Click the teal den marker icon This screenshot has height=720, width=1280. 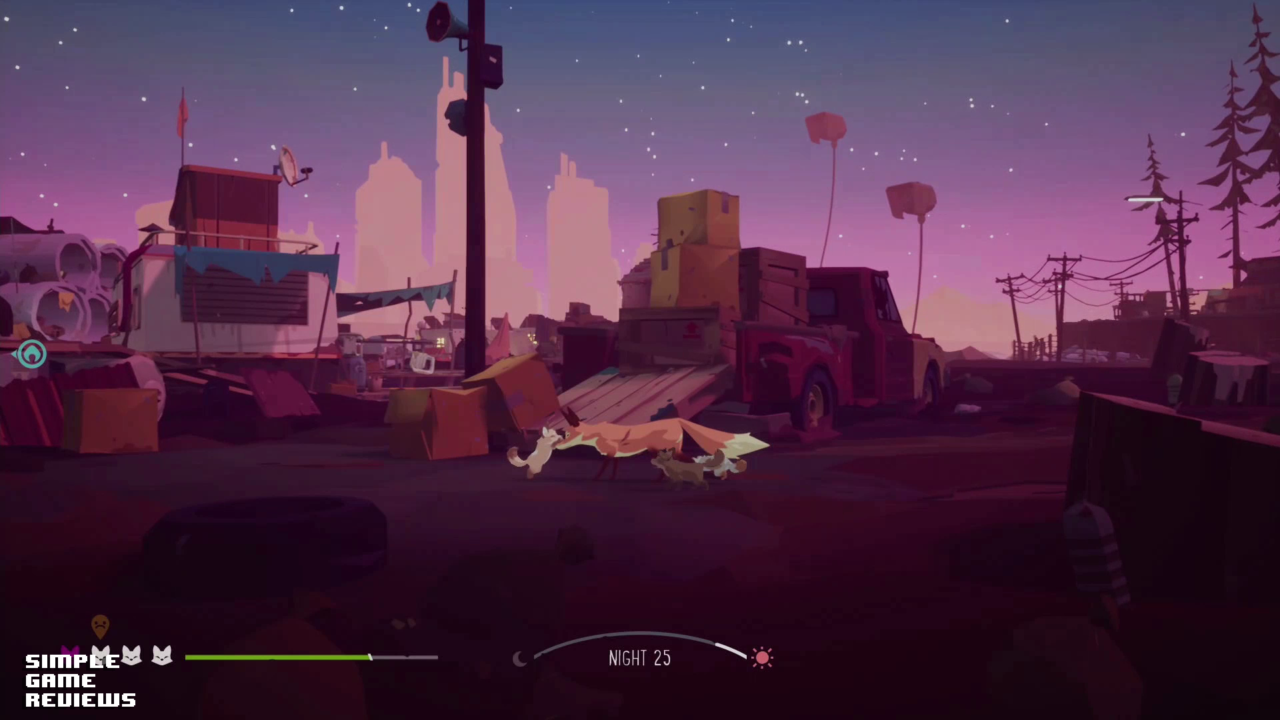(x=31, y=355)
